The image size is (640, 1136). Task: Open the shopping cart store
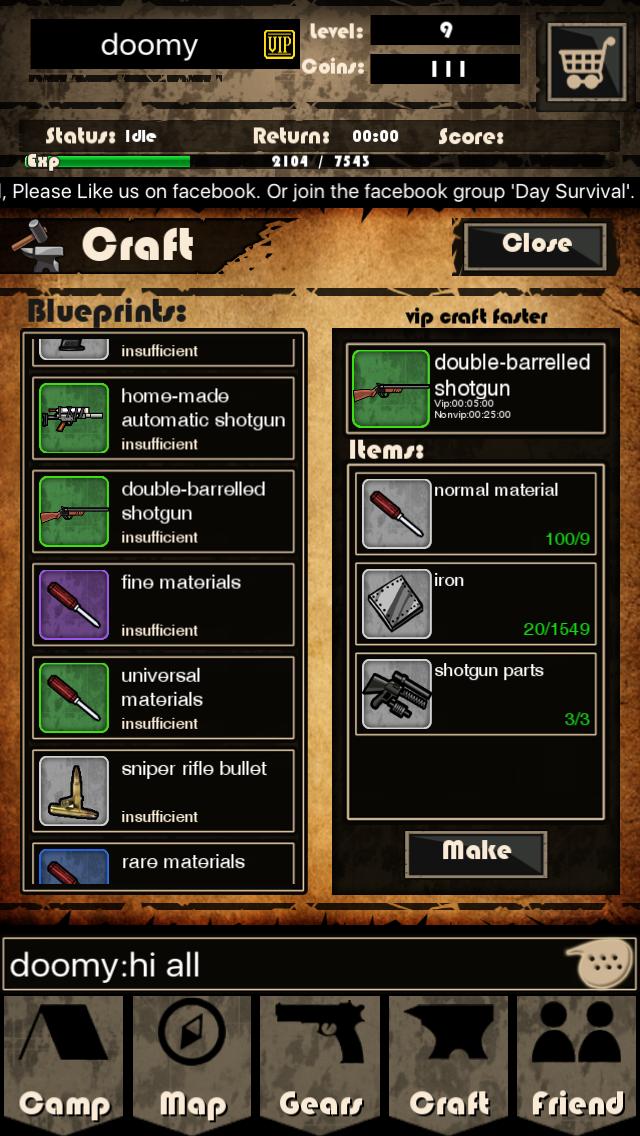[x=585, y=62]
